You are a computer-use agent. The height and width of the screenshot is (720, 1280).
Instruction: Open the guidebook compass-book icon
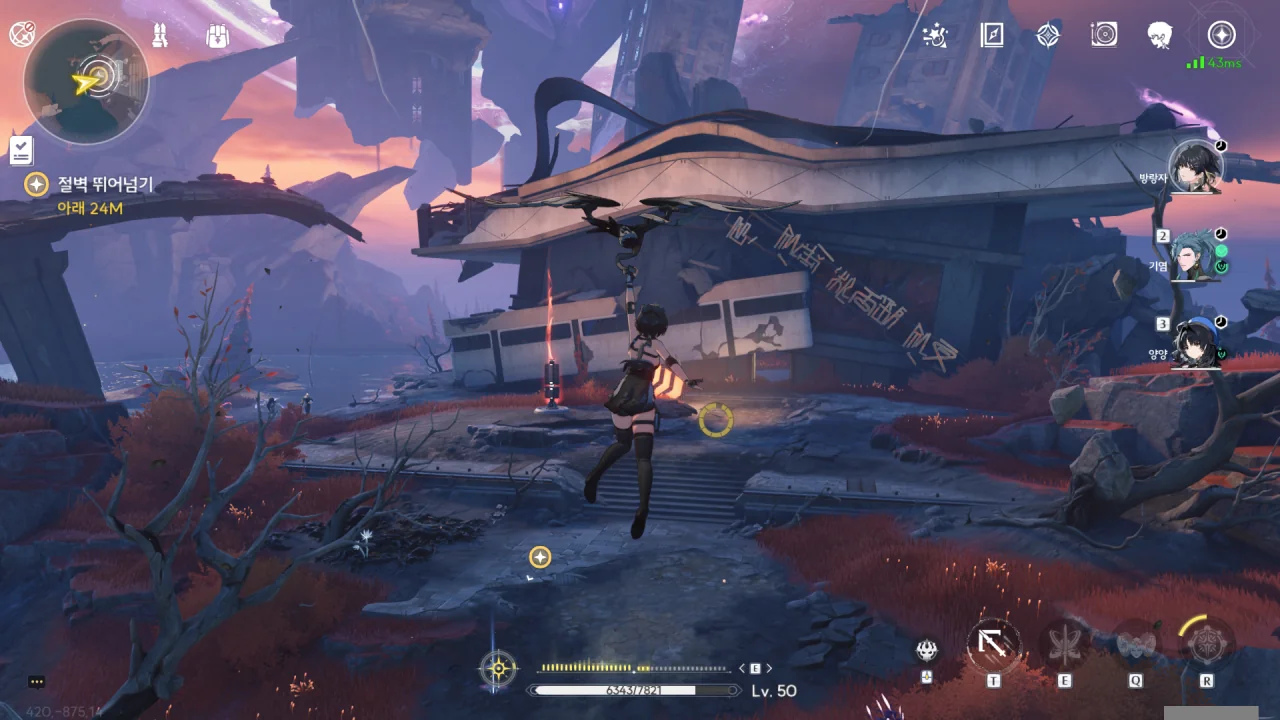(x=991, y=36)
